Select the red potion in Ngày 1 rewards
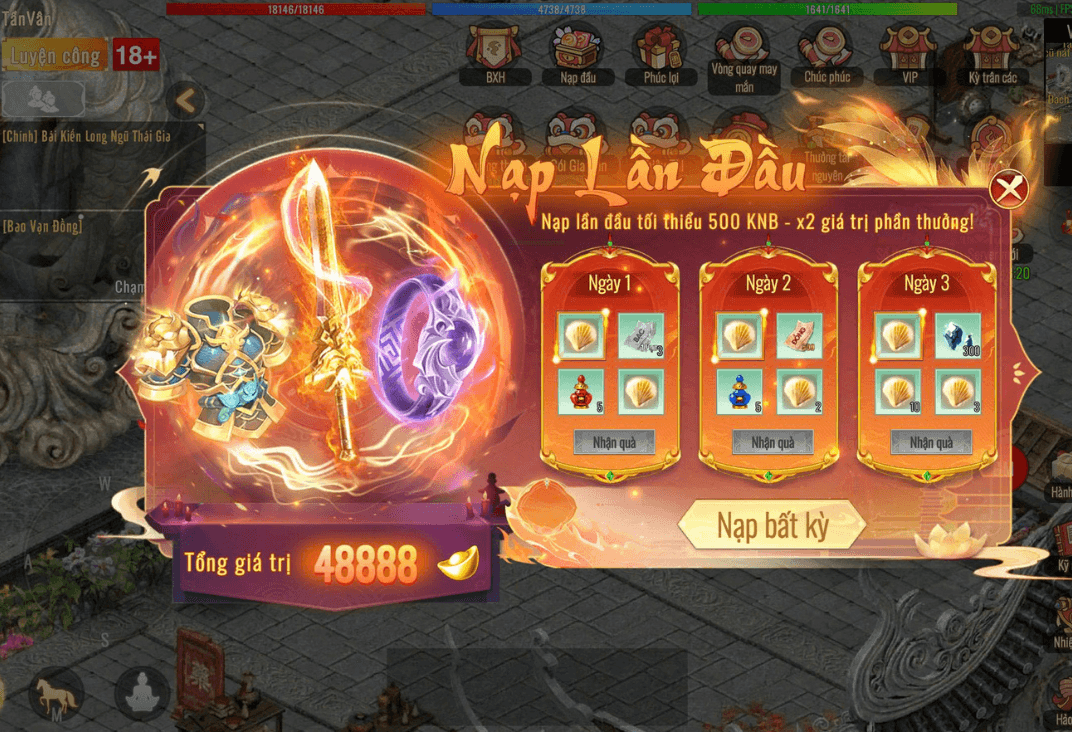 tap(581, 391)
